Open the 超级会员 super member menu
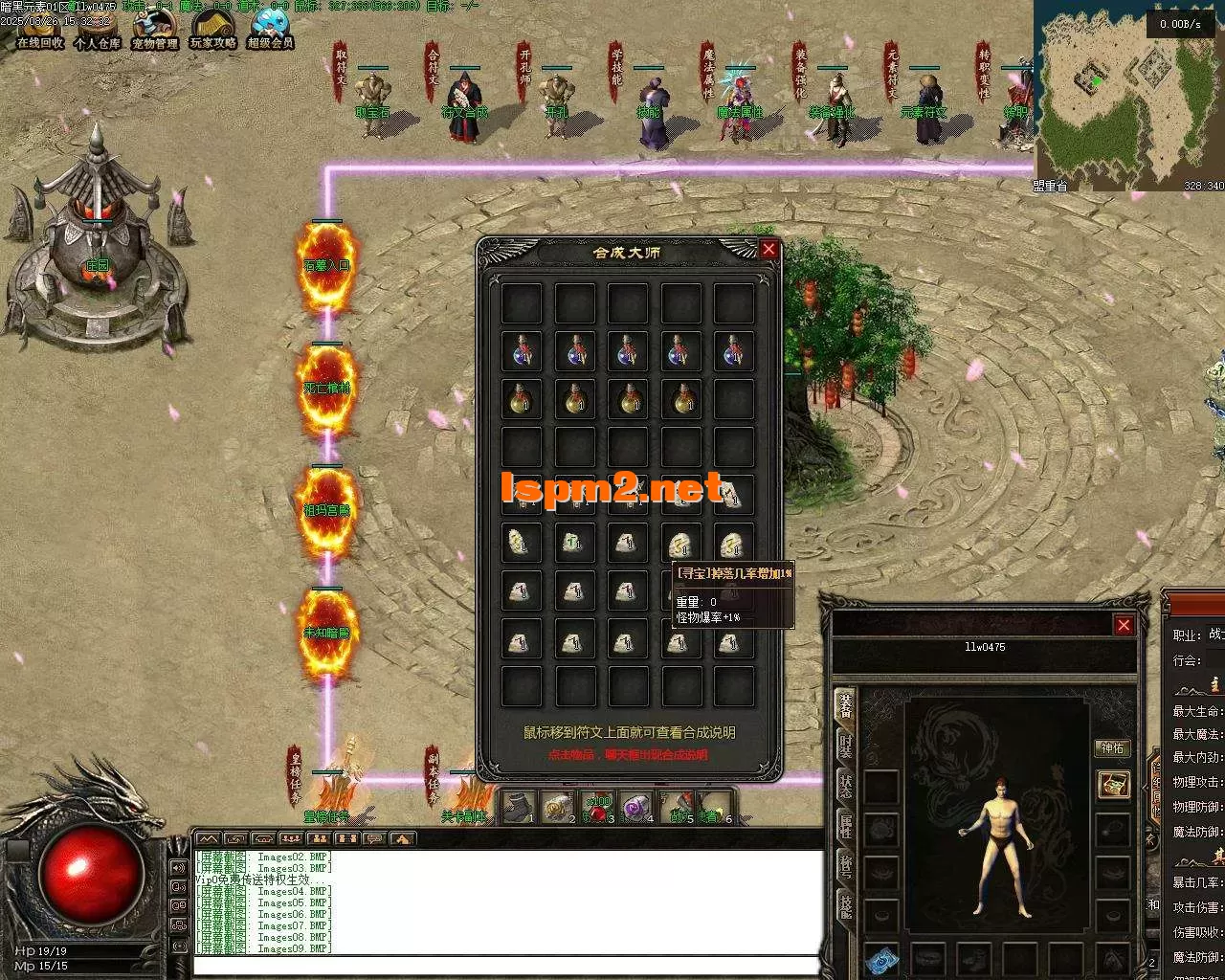 point(270,29)
